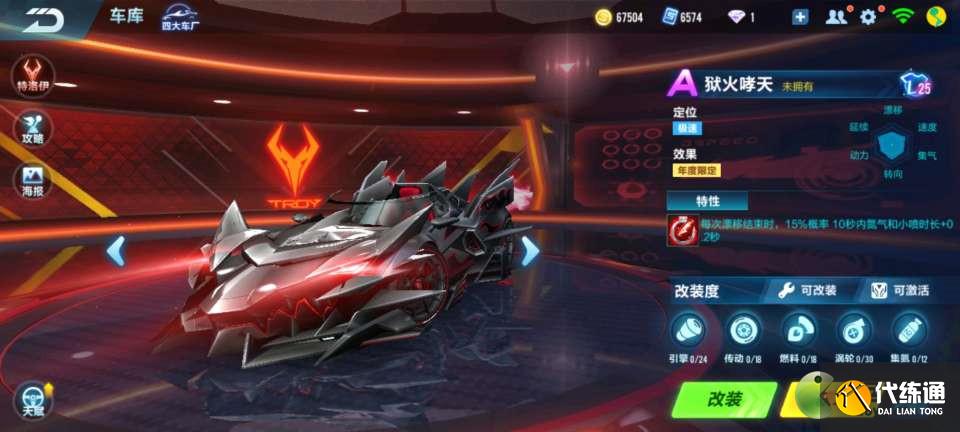960x432 pixels.
Task: Add currency with the plus button
Action: pos(800,17)
